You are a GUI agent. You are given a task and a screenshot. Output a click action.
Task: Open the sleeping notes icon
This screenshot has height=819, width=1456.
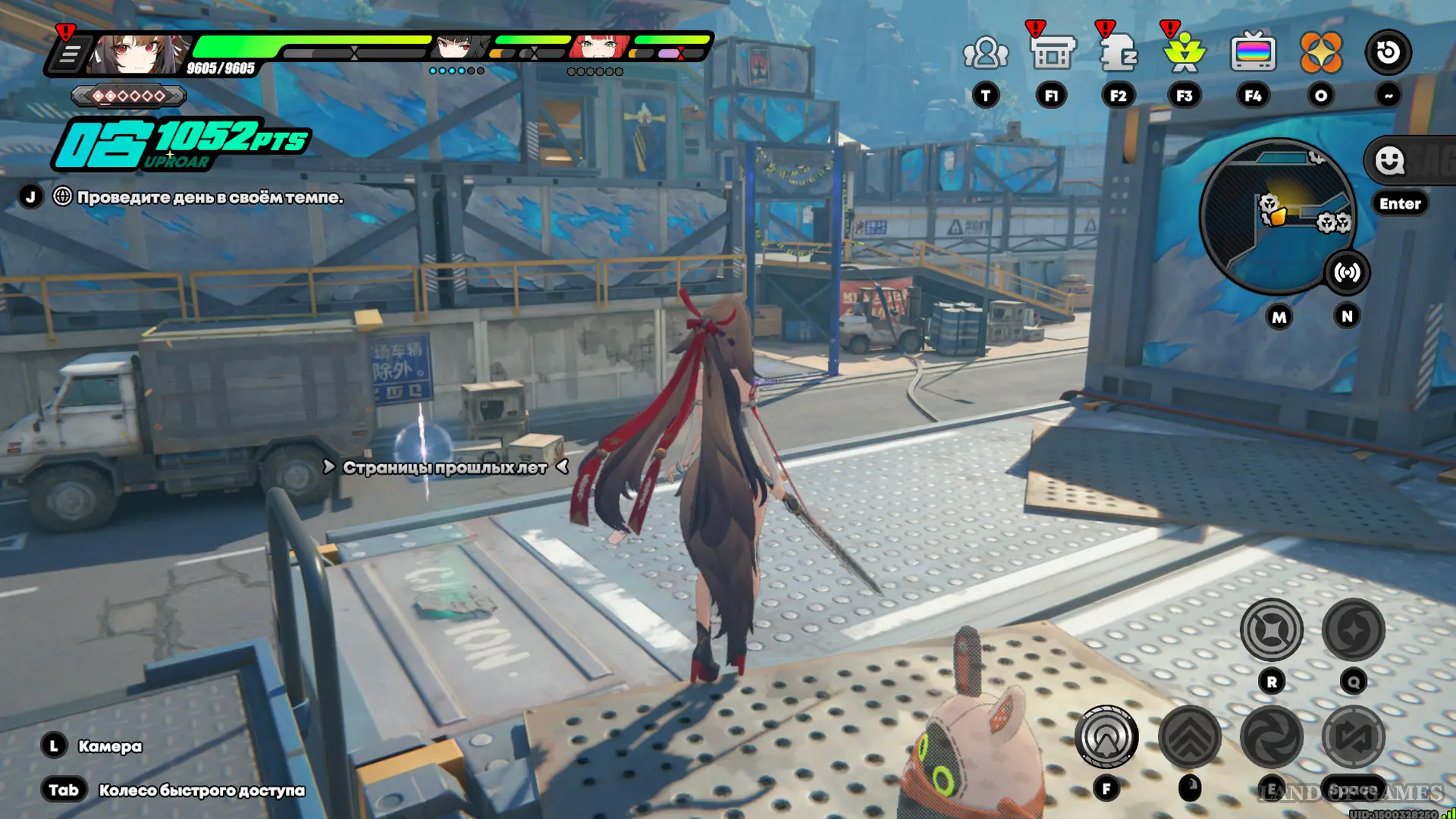pos(1118,53)
